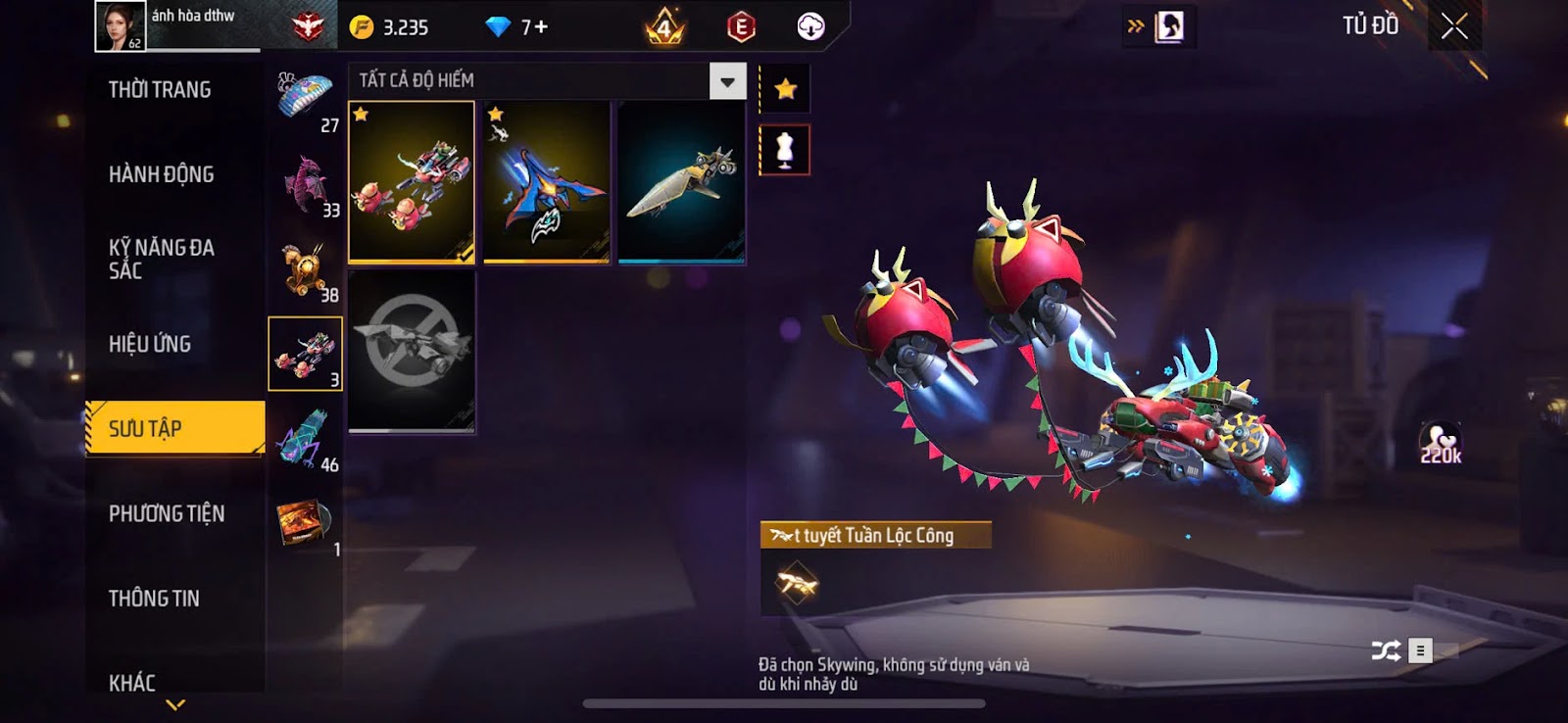Viewport: 1568px width, 723px height.
Task: Add diamonds with the plus button
Action: (x=541, y=27)
